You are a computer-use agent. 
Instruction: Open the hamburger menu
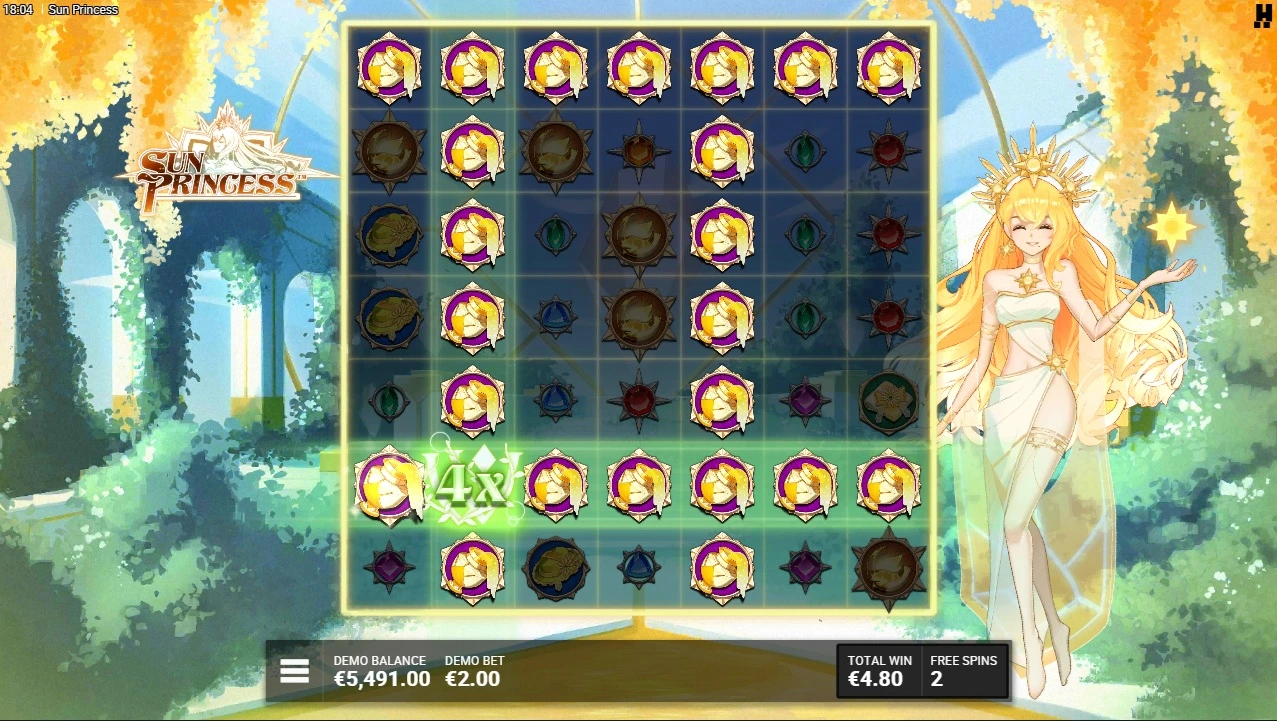[294, 671]
